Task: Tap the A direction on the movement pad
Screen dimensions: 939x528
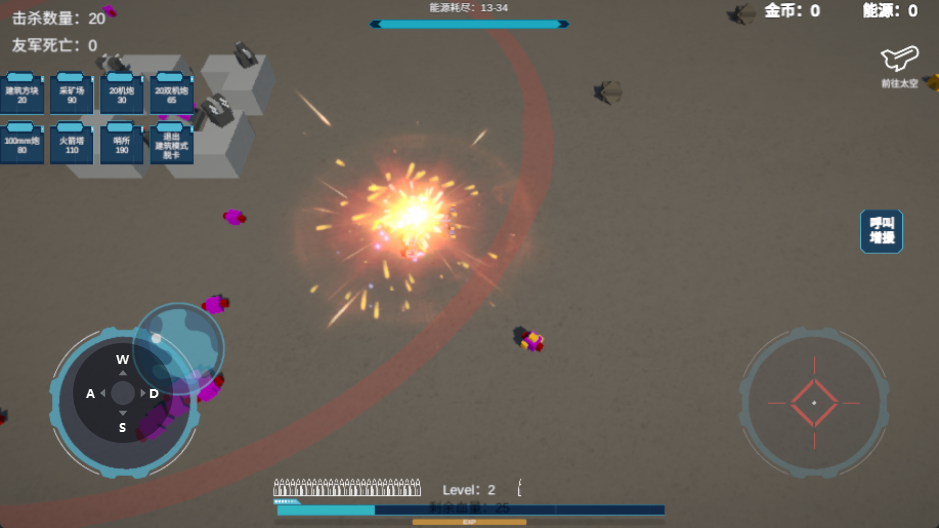Action: [91, 394]
